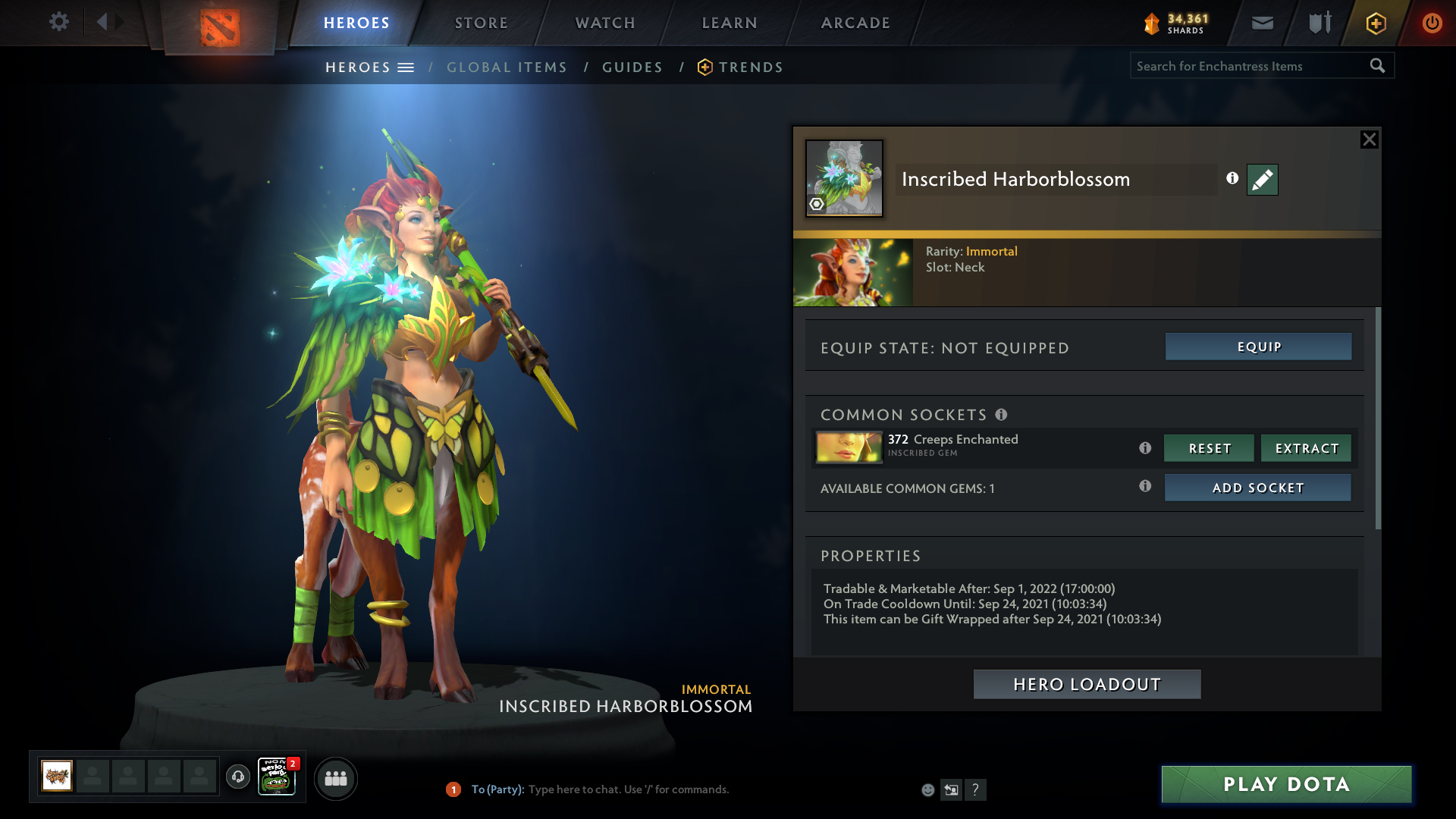Open the Watch tab

click(x=605, y=23)
